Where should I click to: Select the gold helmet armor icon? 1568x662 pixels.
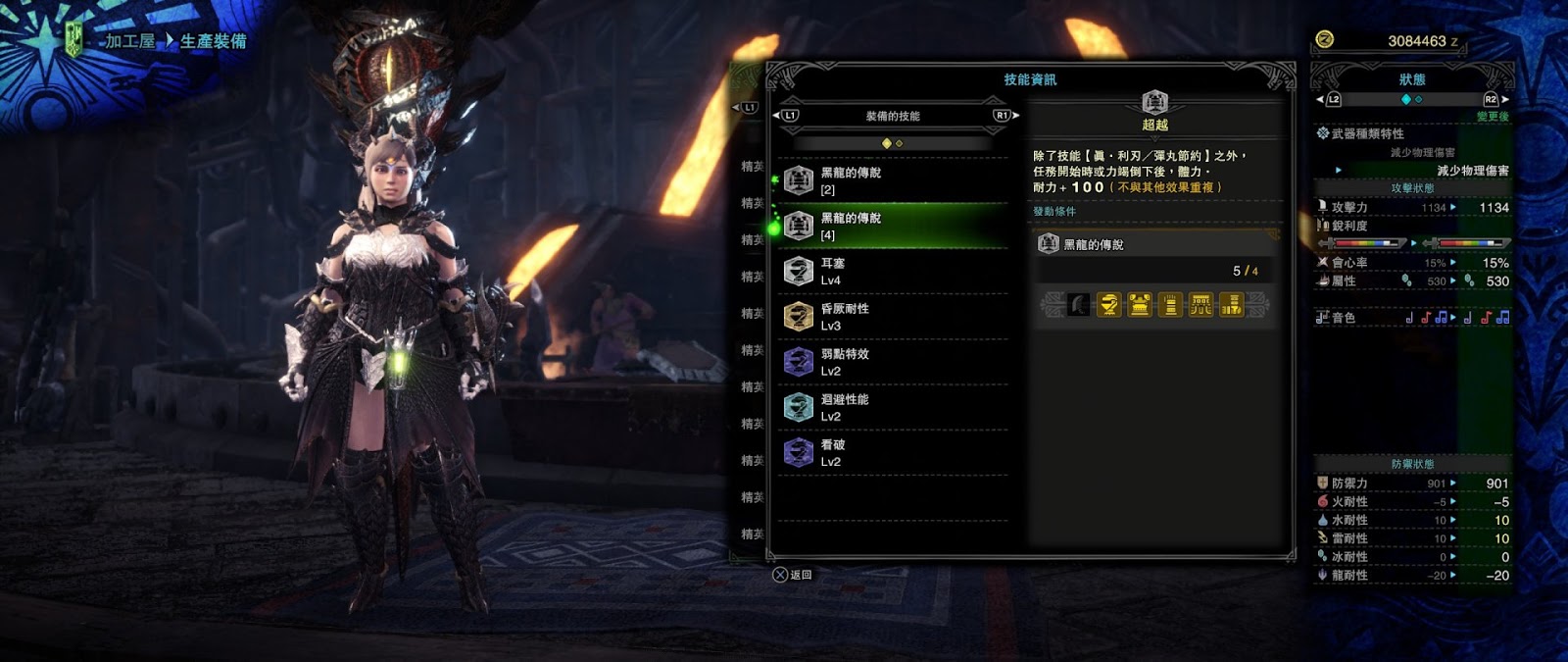pyautogui.click(x=1108, y=305)
